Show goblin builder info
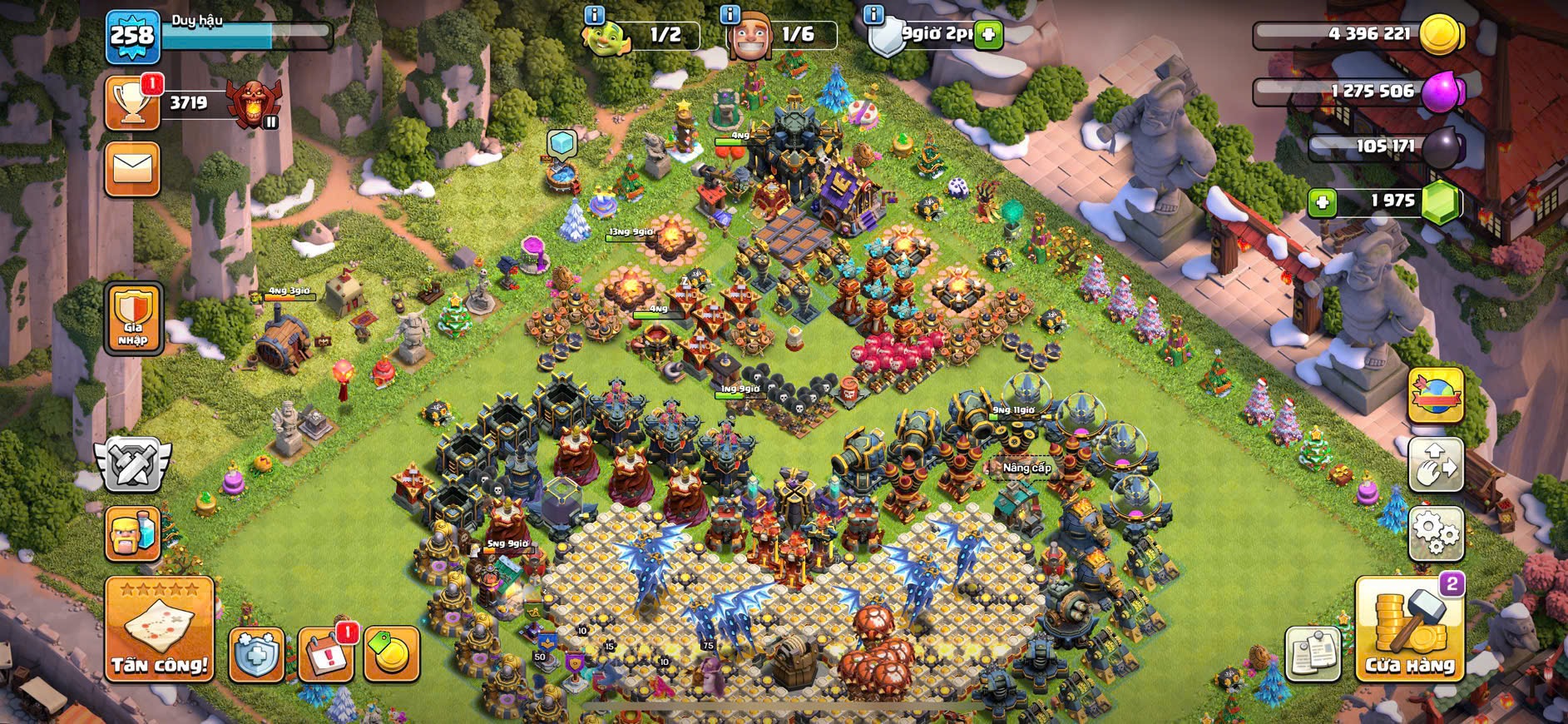The width and height of the screenshot is (1568, 724). point(594,14)
